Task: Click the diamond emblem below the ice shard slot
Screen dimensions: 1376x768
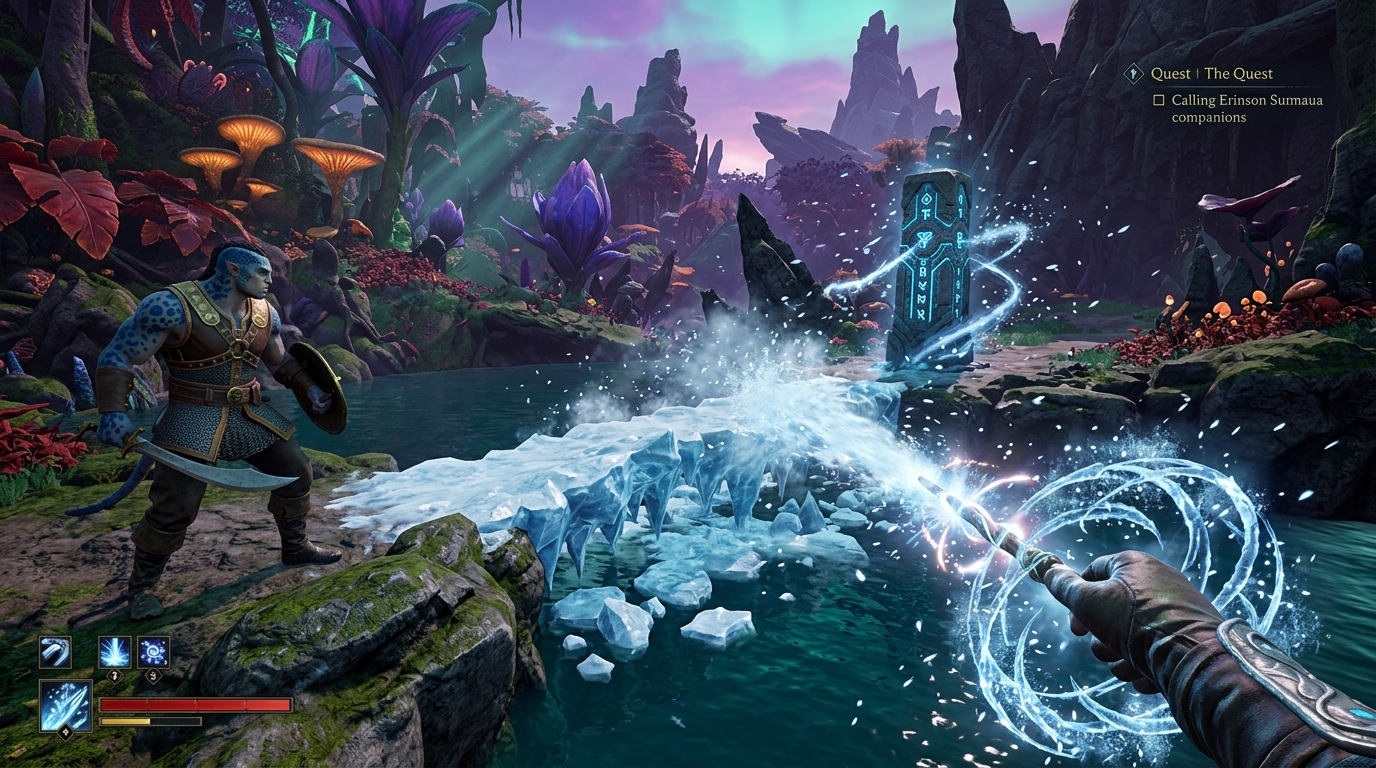Action: tap(64, 733)
